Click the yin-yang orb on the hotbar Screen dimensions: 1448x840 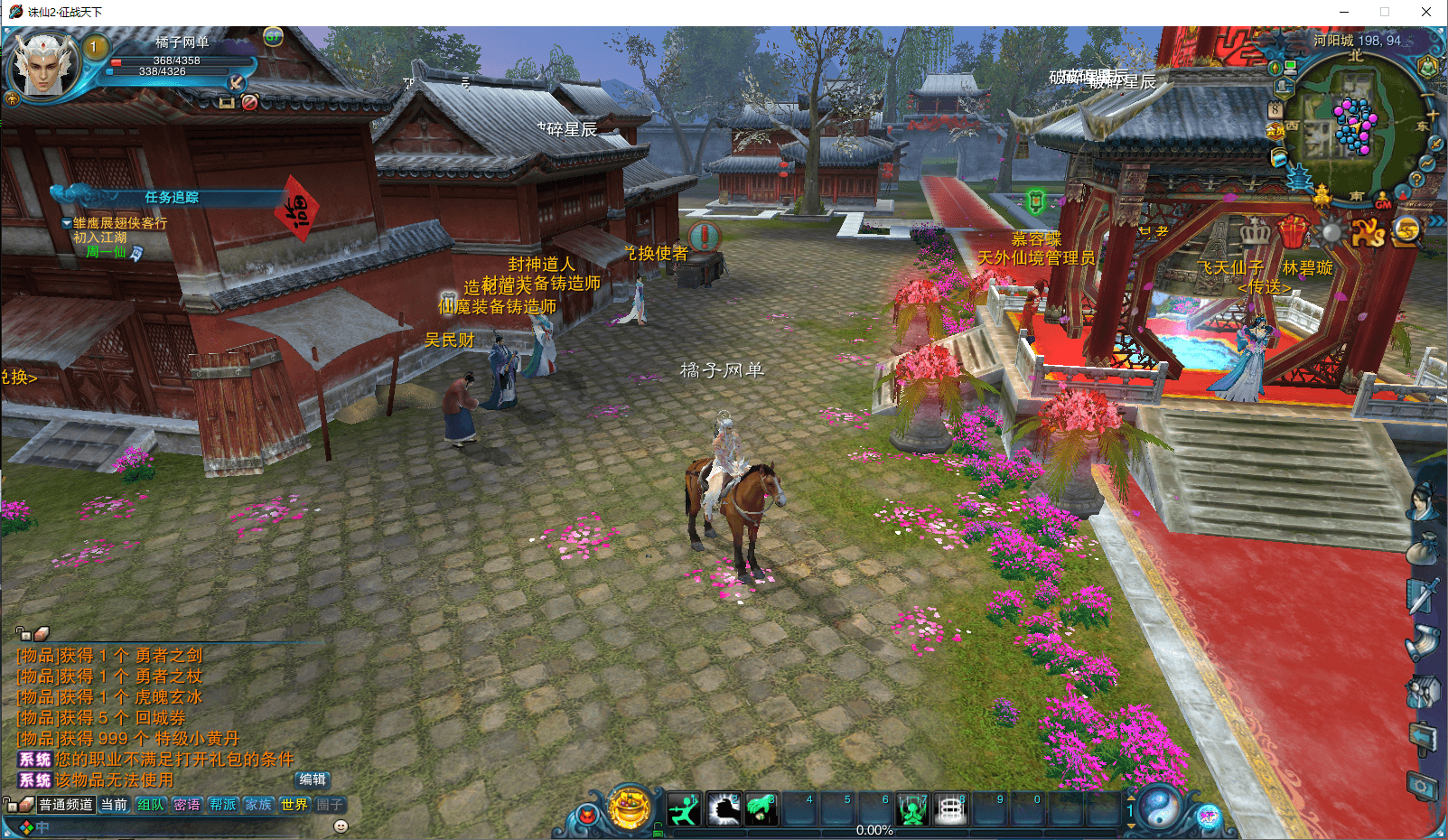1158,807
